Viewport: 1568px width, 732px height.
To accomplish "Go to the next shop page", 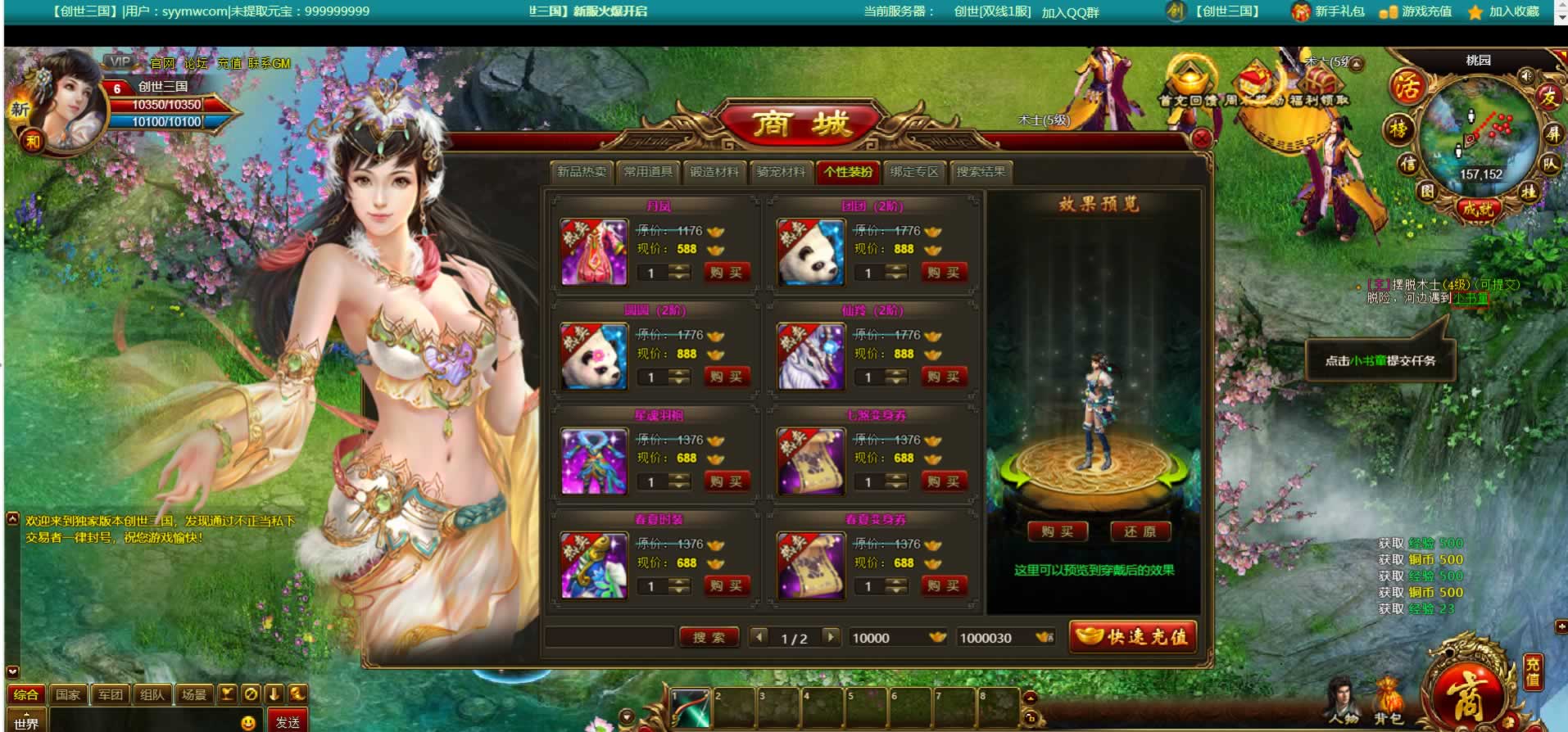I will click(x=831, y=636).
